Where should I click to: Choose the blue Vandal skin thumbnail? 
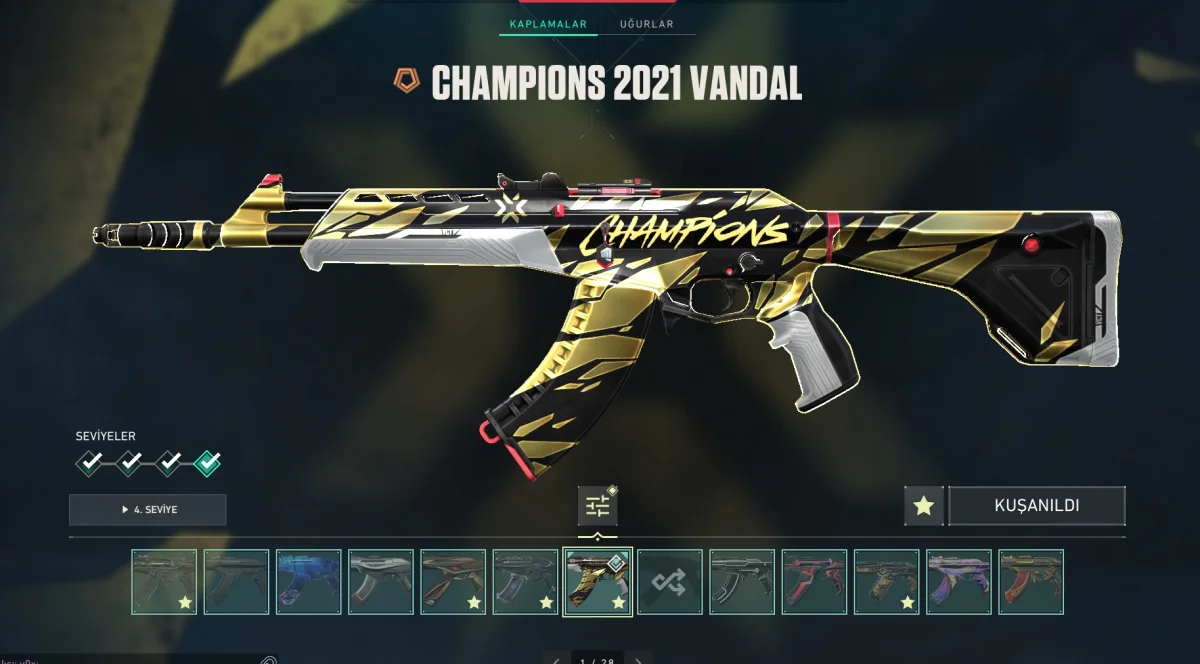(309, 581)
